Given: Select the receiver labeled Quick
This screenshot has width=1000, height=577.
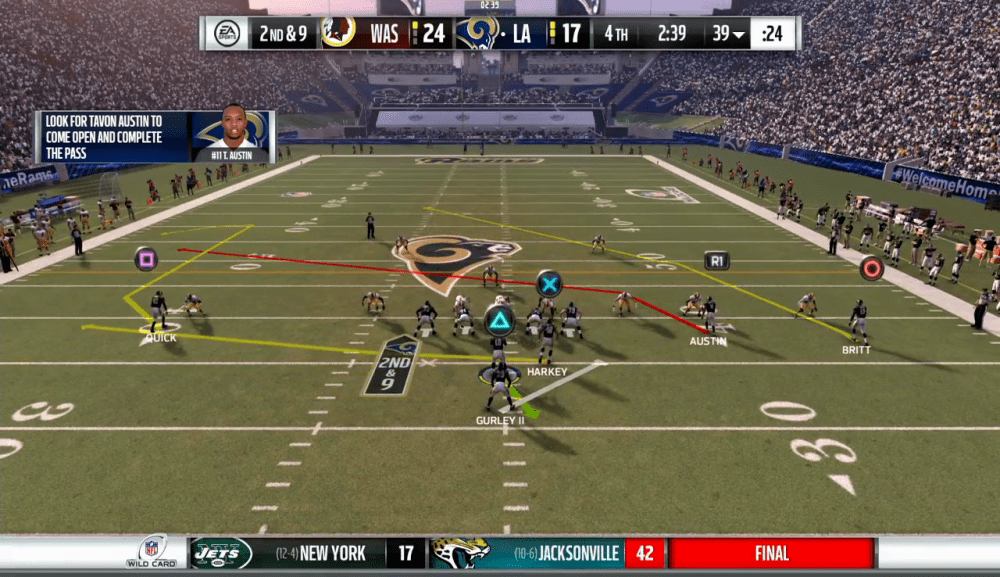Looking at the screenshot, I should click(x=158, y=311).
